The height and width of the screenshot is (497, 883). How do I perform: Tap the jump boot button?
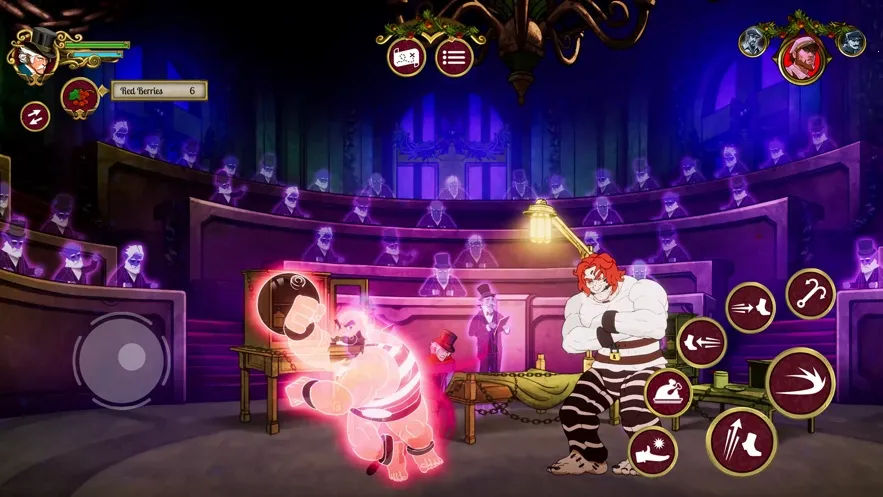point(742,441)
